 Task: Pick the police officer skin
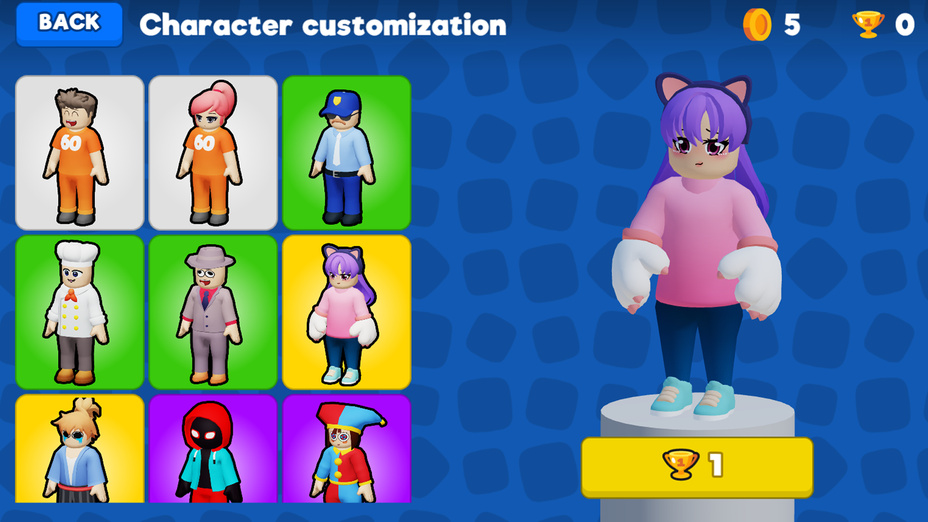346,153
